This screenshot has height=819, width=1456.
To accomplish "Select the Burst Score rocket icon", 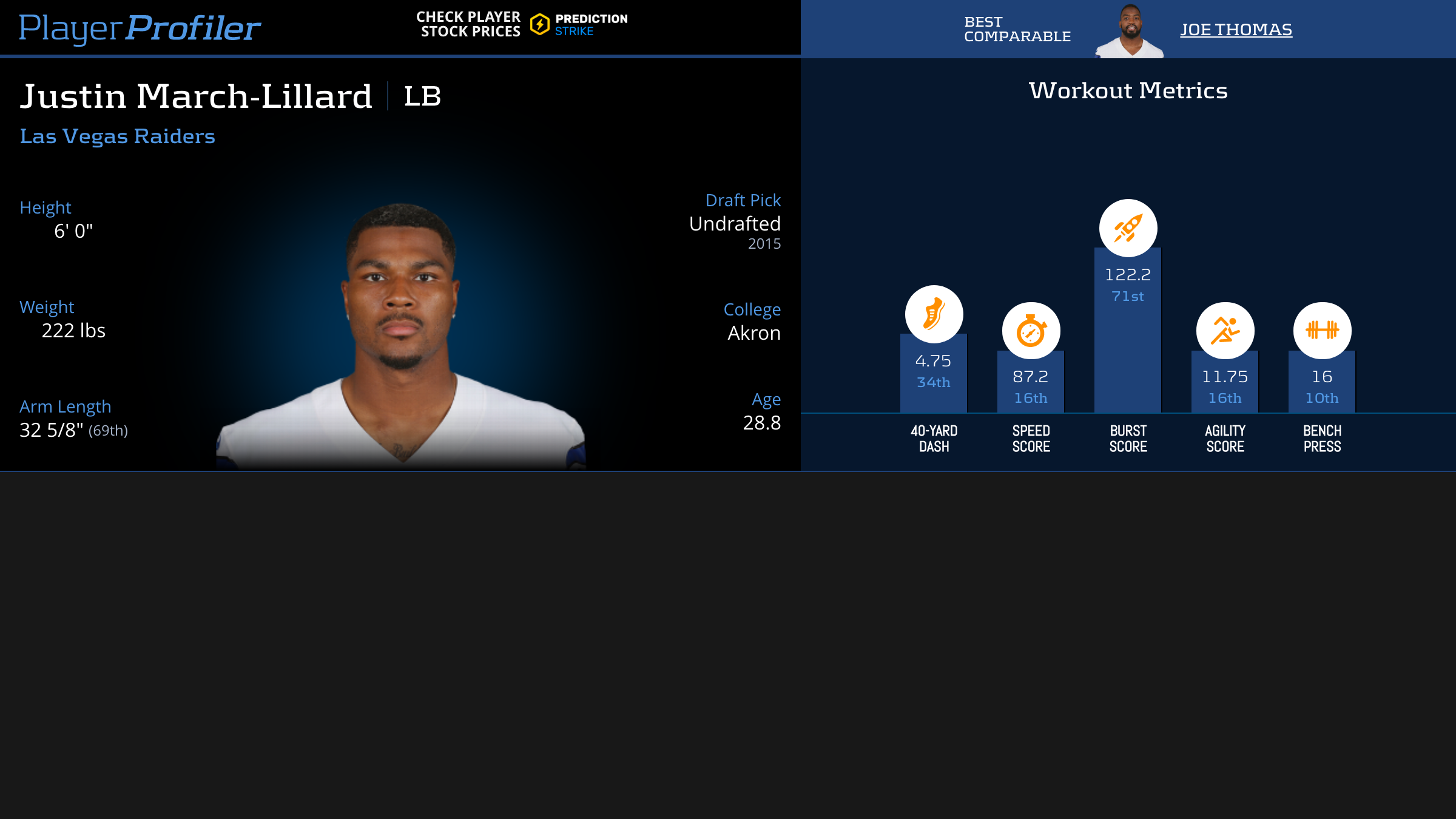I will click(1128, 228).
